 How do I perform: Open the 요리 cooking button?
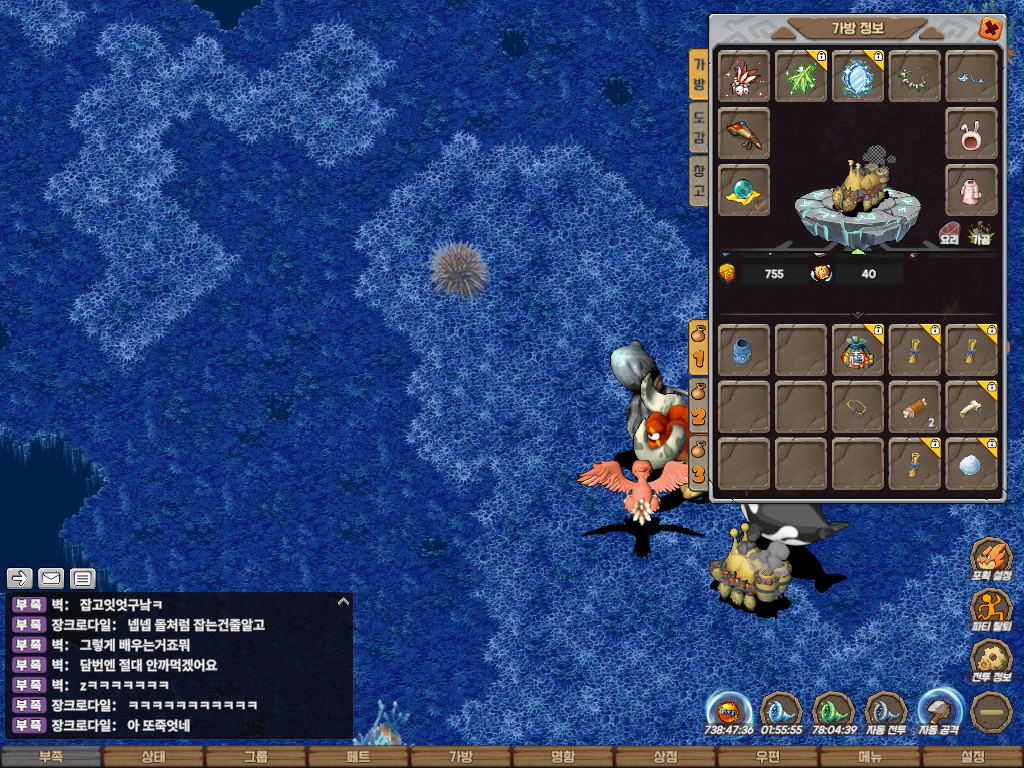point(949,234)
